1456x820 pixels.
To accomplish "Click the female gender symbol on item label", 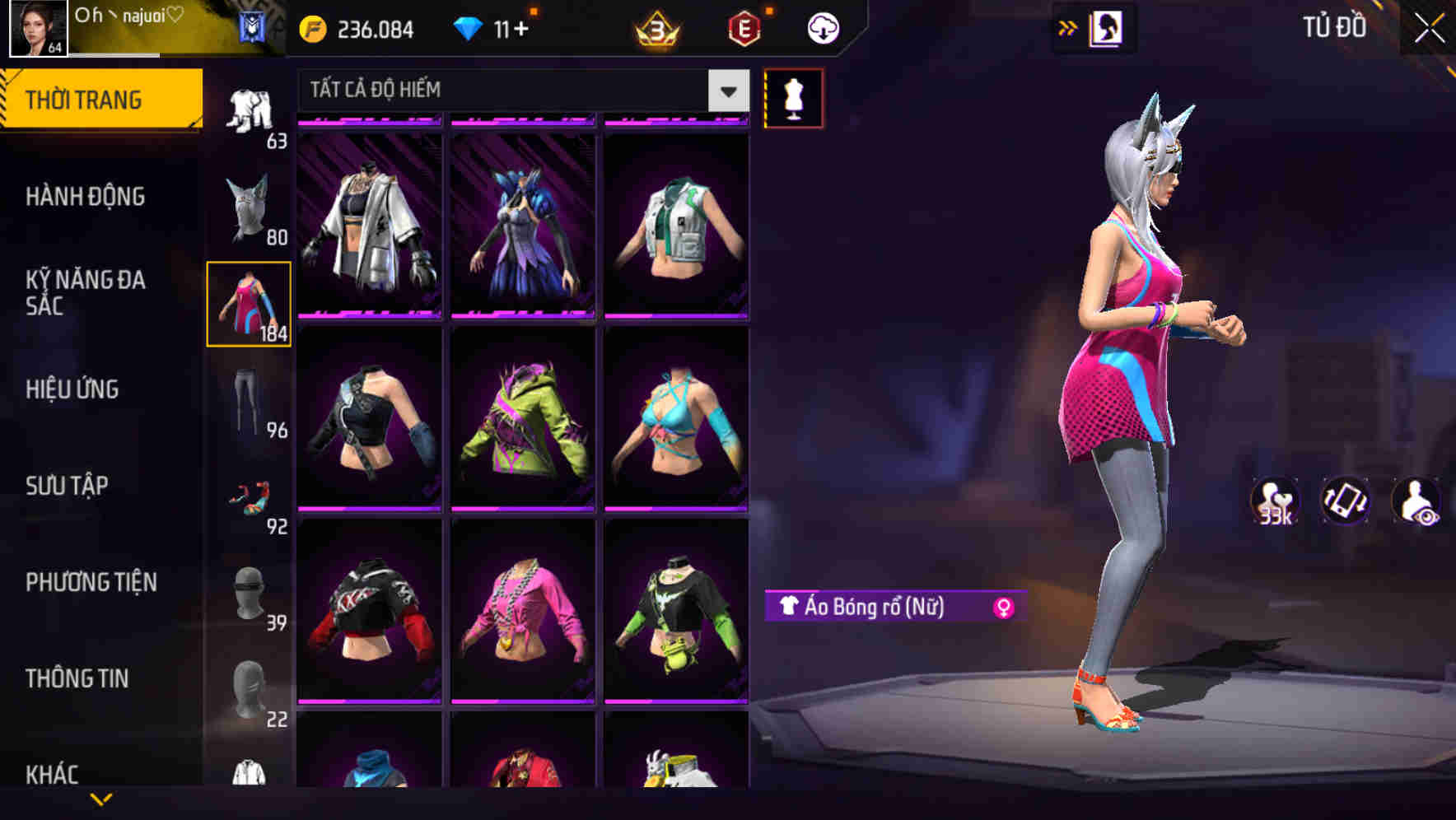I will click(x=1005, y=608).
